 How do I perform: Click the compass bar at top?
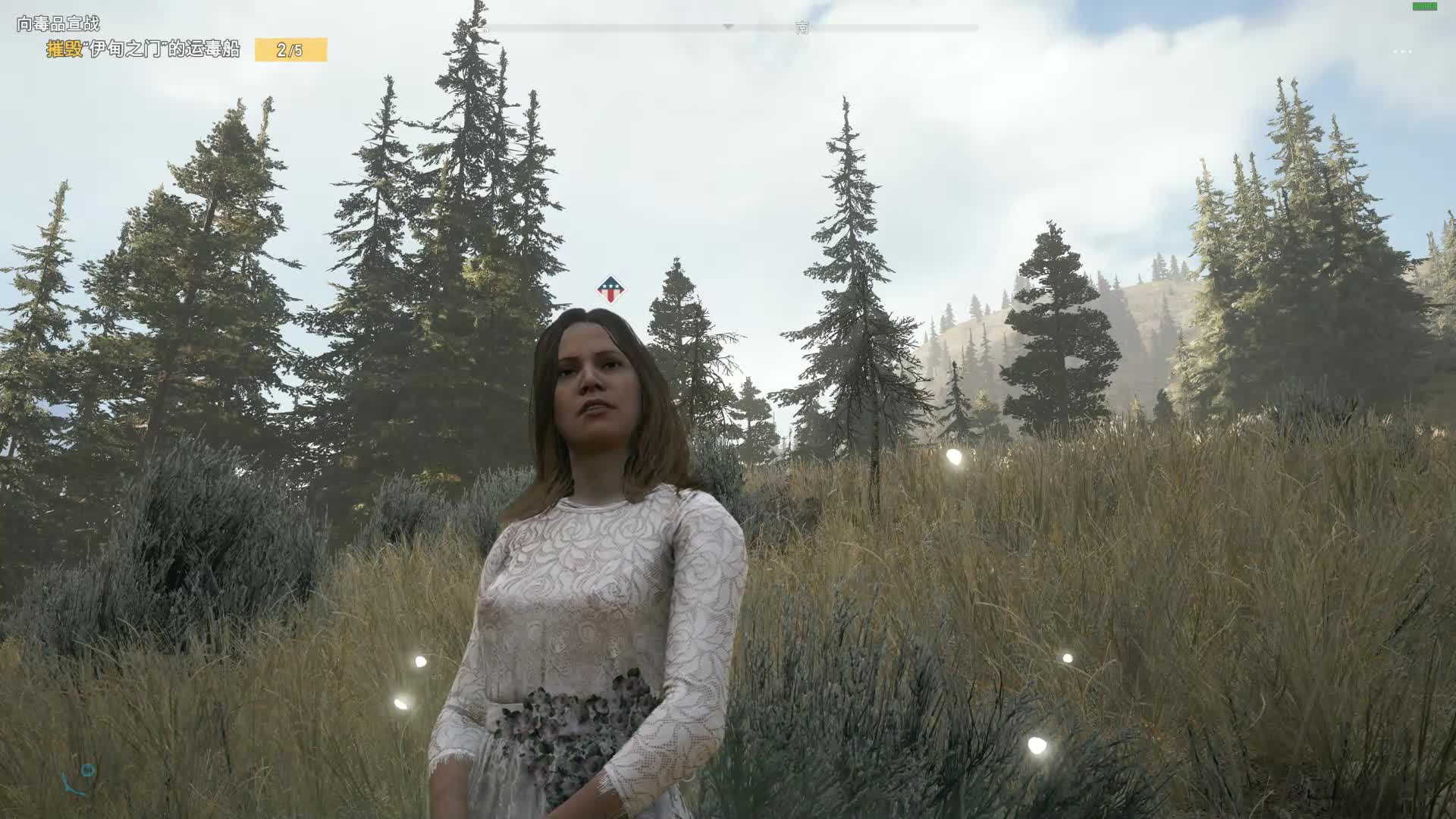[x=729, y=28]
